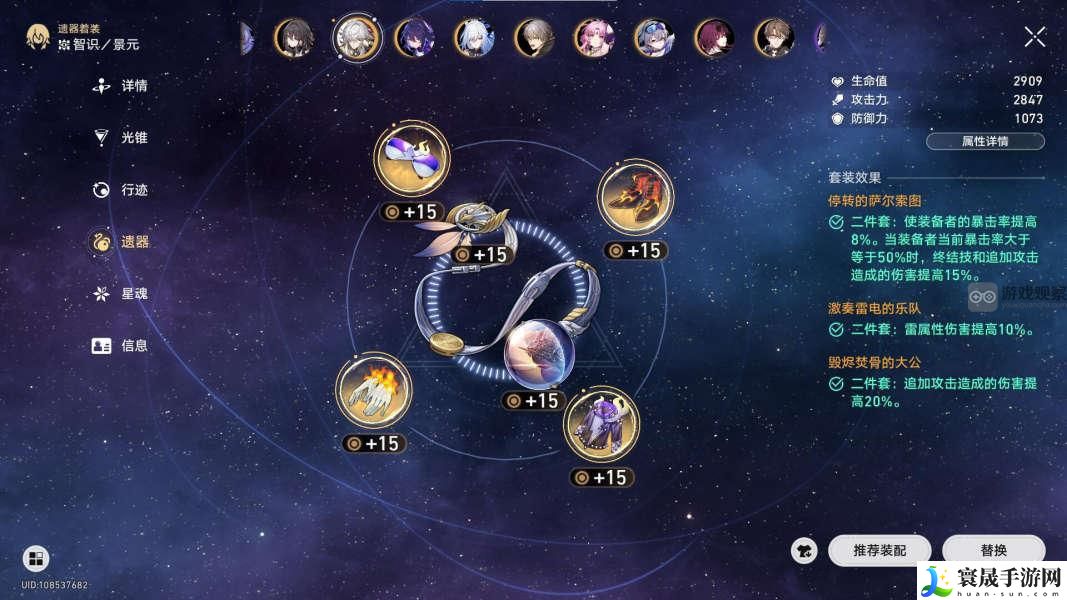Select the flaming white gloves relic slot
1067x600 pixels.
click(x=374, y=390)
